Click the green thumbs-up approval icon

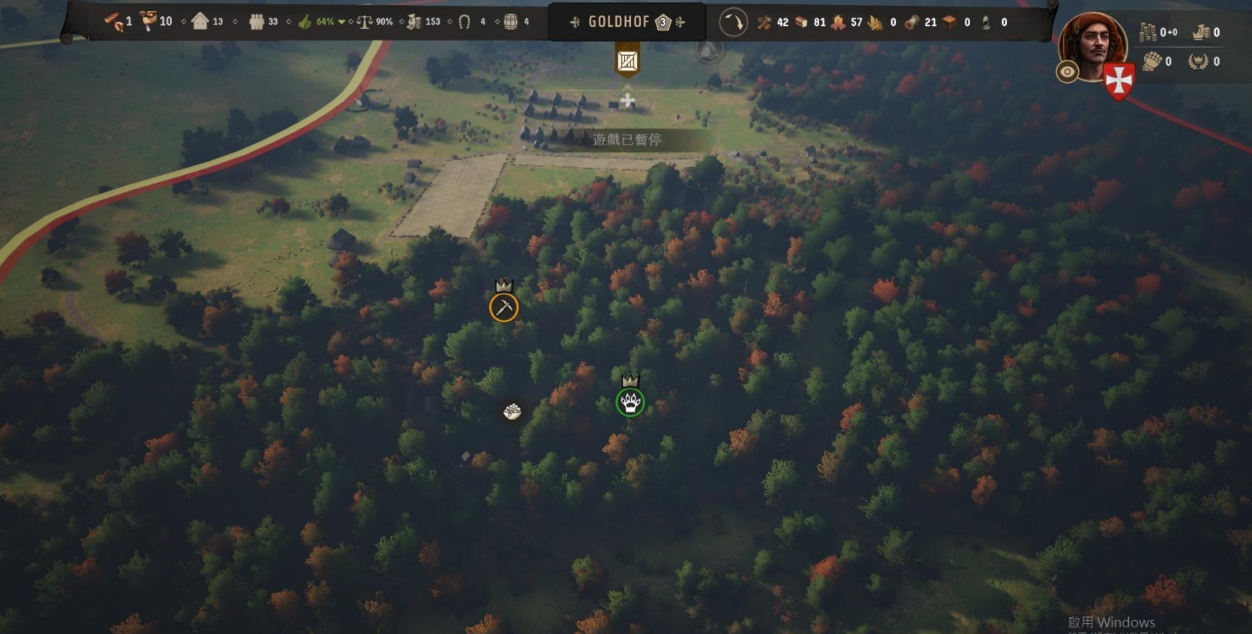tap(305, 22)
